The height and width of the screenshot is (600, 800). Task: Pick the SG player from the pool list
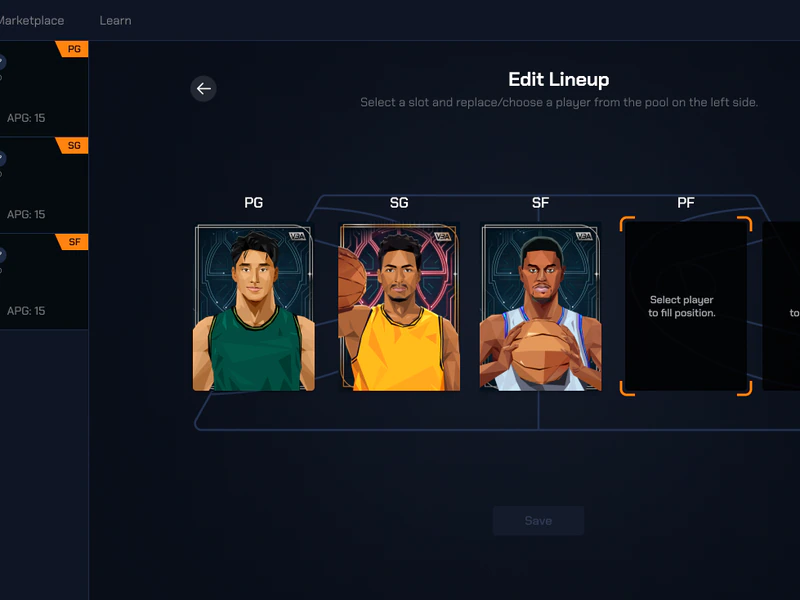click(43, 185)
